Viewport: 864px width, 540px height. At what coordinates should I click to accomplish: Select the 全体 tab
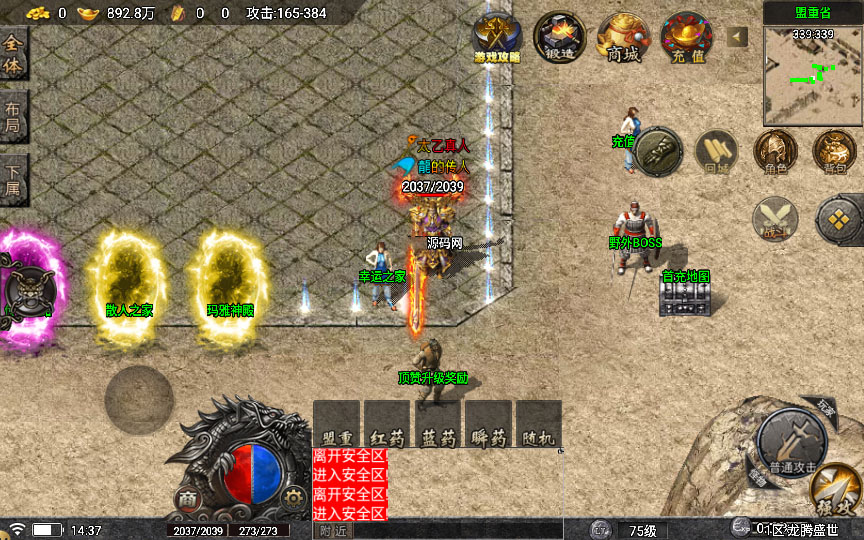tap(13, 53)
